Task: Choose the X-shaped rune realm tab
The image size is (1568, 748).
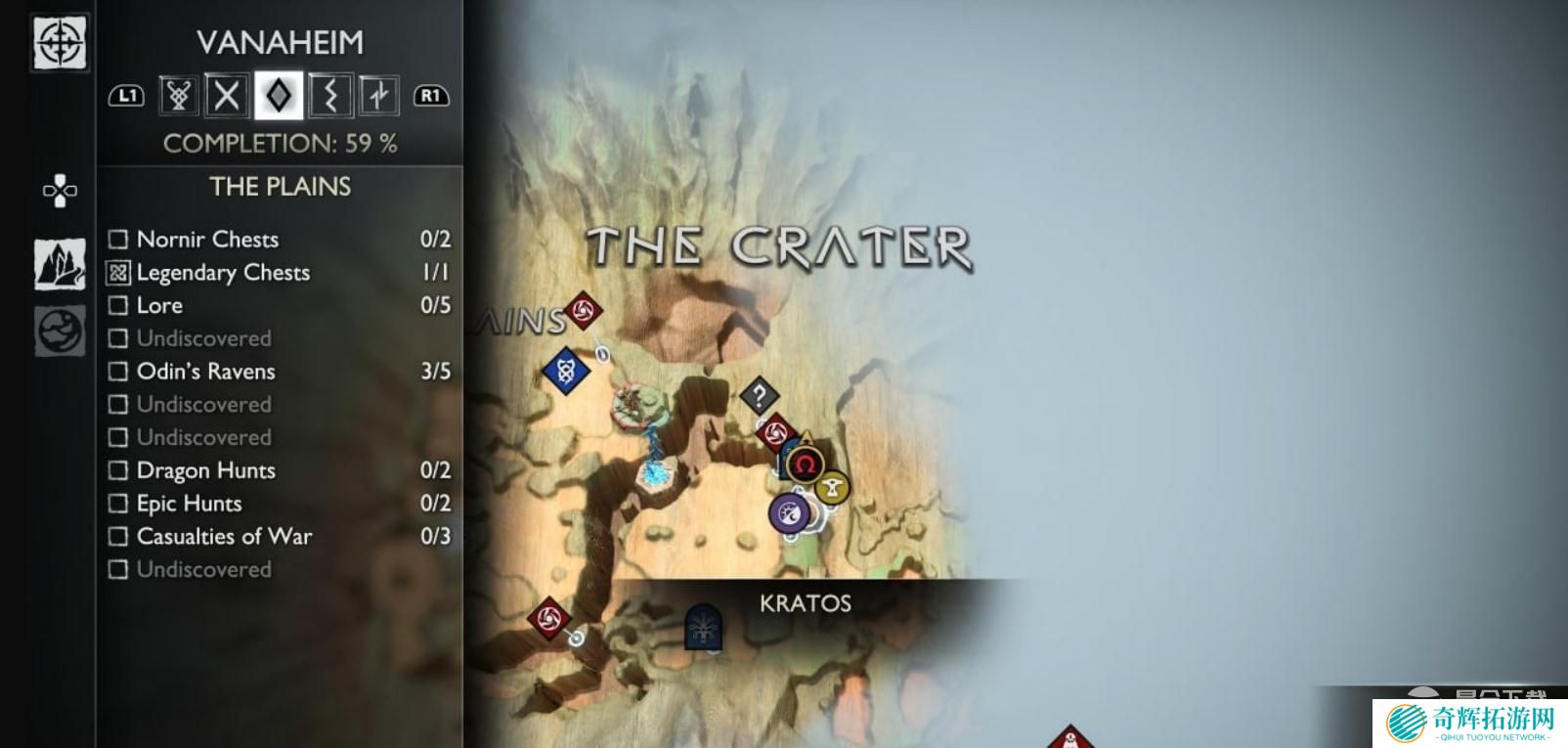Action: click(x=227, y=96)
